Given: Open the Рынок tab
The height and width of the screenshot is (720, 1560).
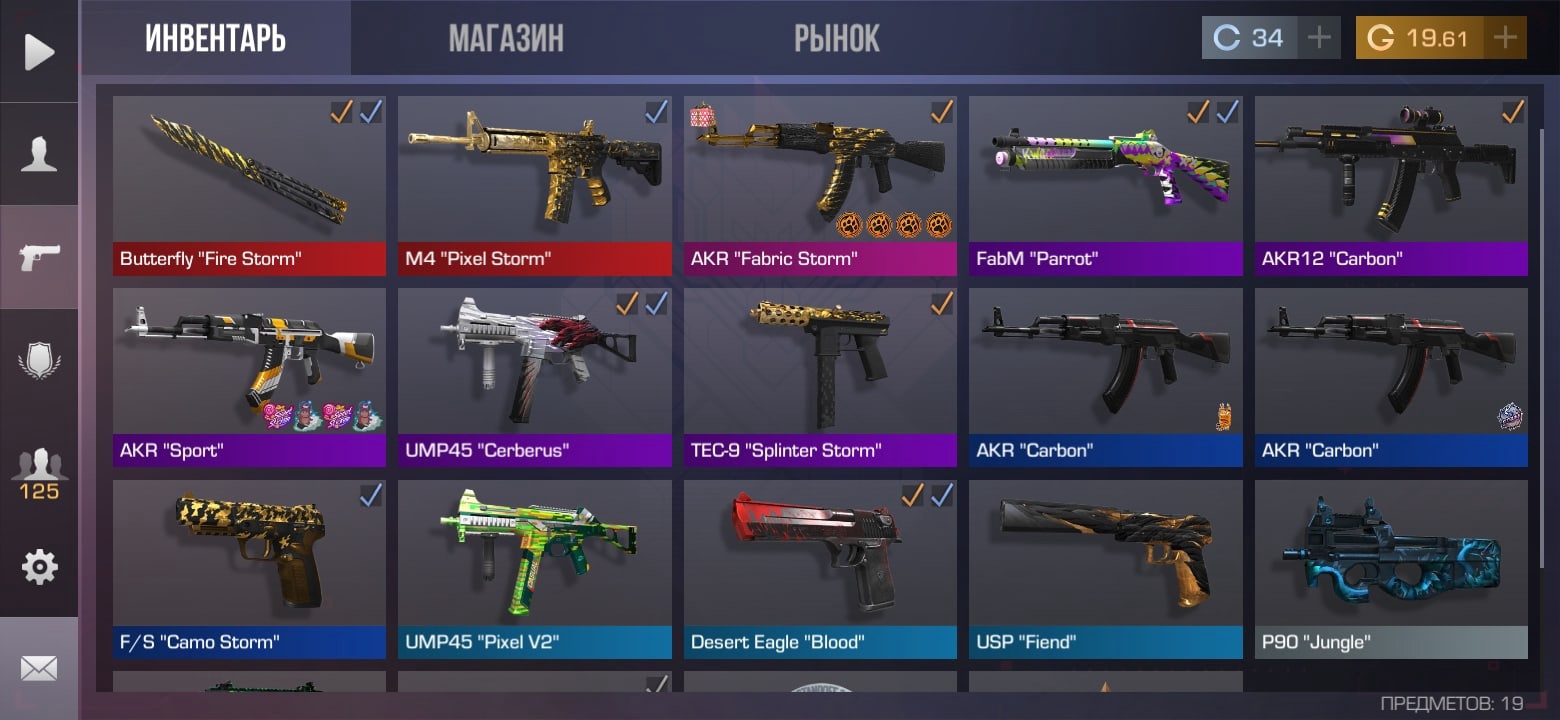Looking at the screenshot, I should (x=837, y=39).
